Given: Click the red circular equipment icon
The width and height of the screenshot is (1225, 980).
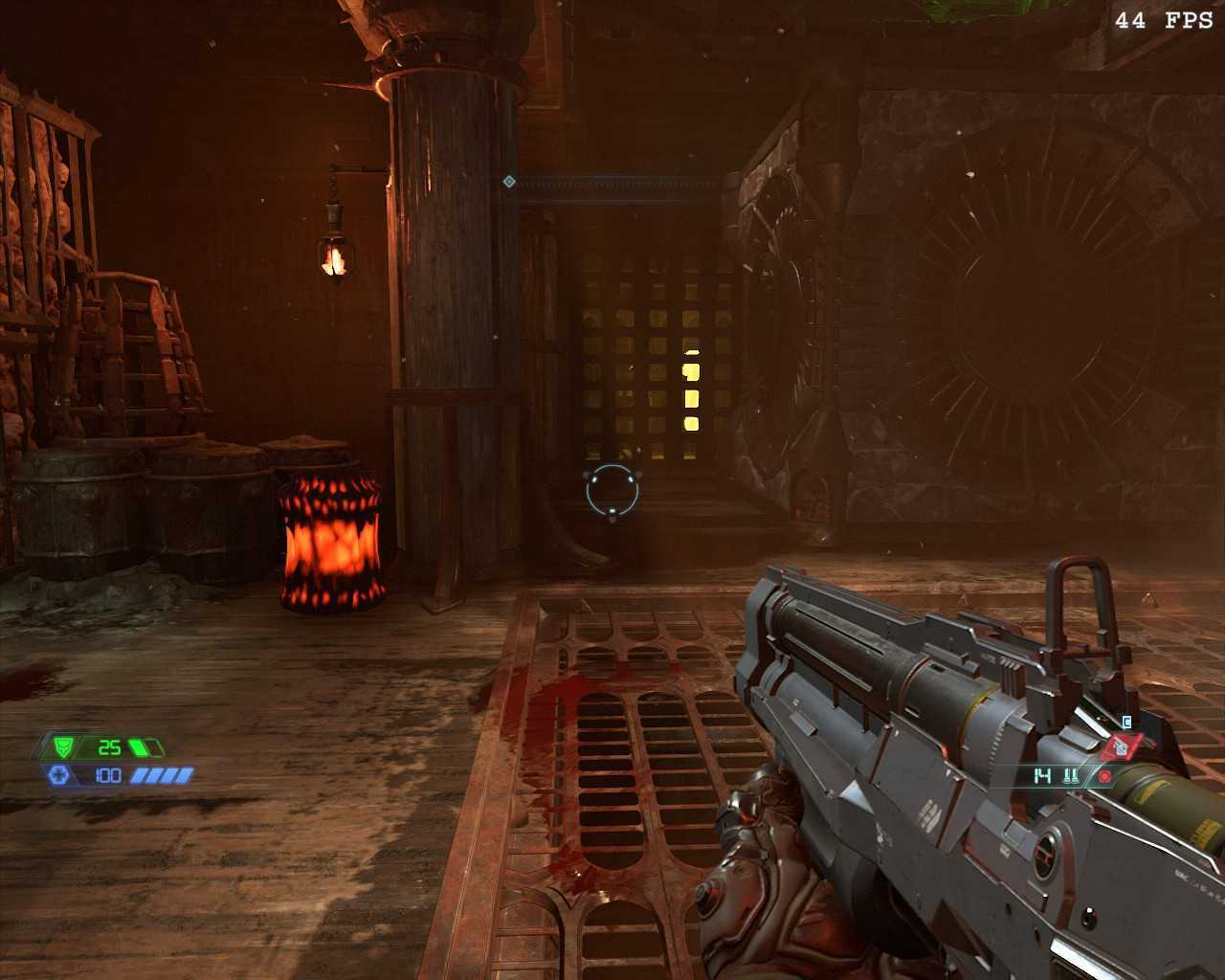Looking at the screenshot, I should [1104, 776].
